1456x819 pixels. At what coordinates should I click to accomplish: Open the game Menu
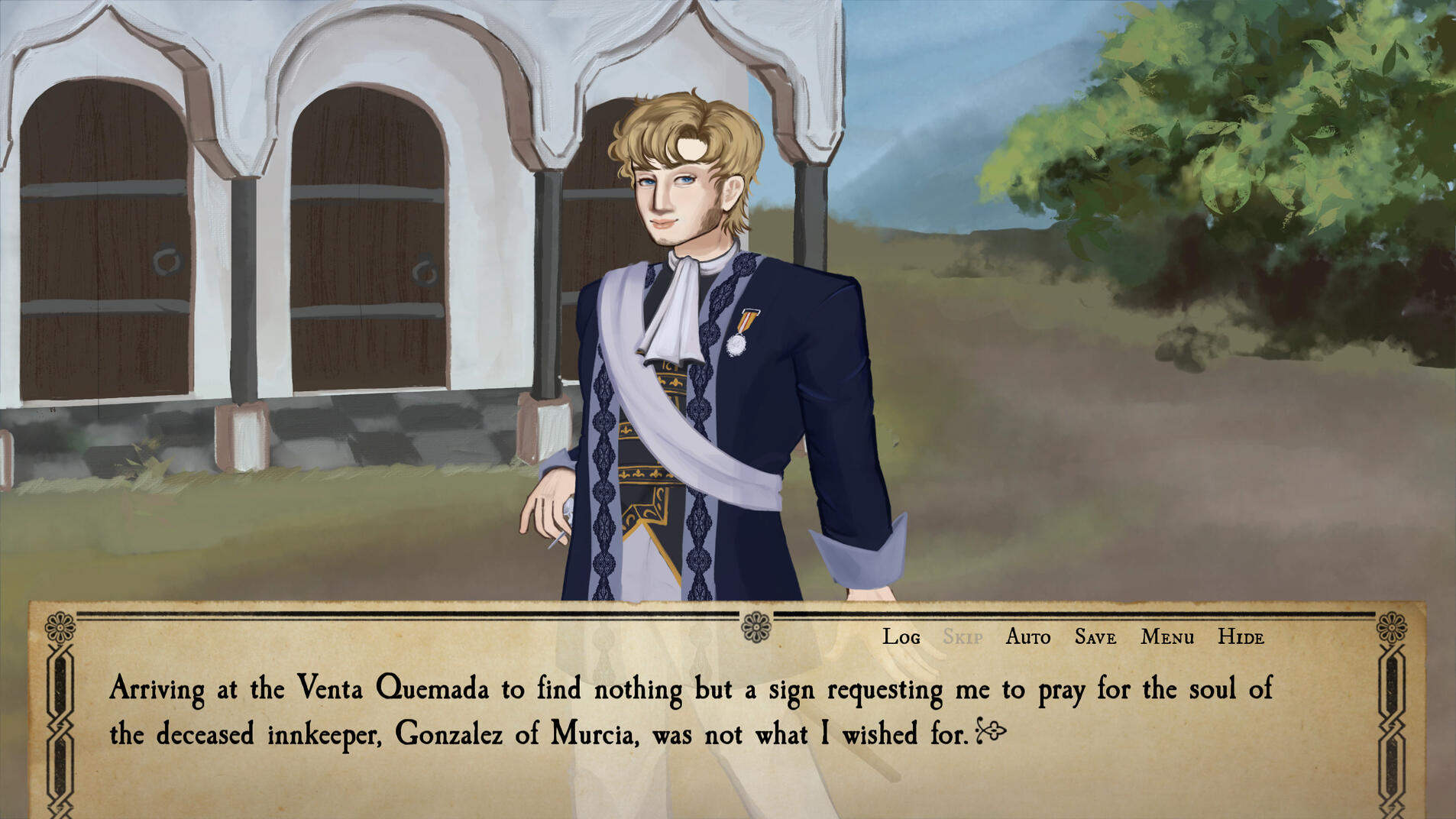tap(1167, 636)
